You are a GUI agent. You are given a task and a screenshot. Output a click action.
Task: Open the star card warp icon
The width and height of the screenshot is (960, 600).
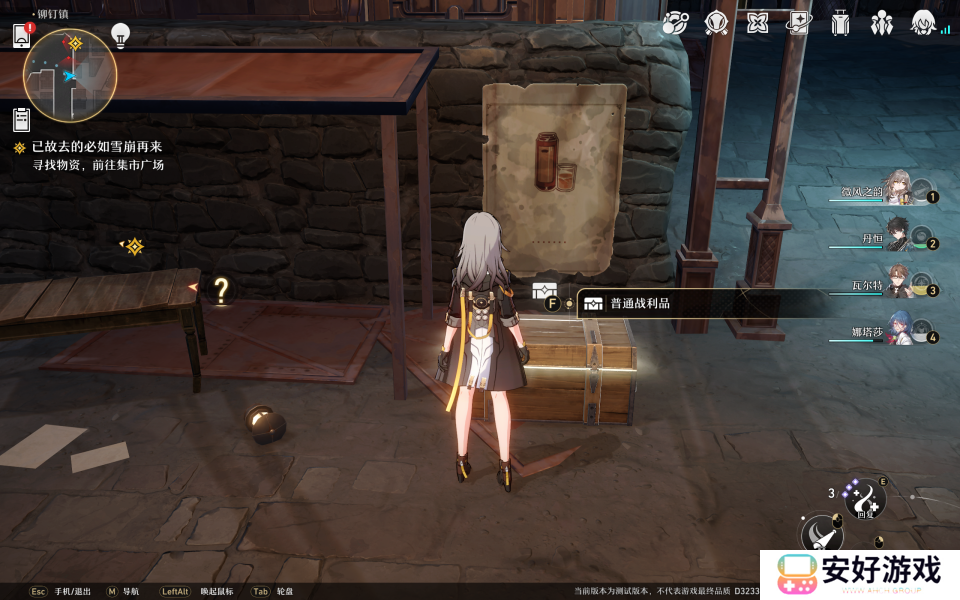point(799,22)
